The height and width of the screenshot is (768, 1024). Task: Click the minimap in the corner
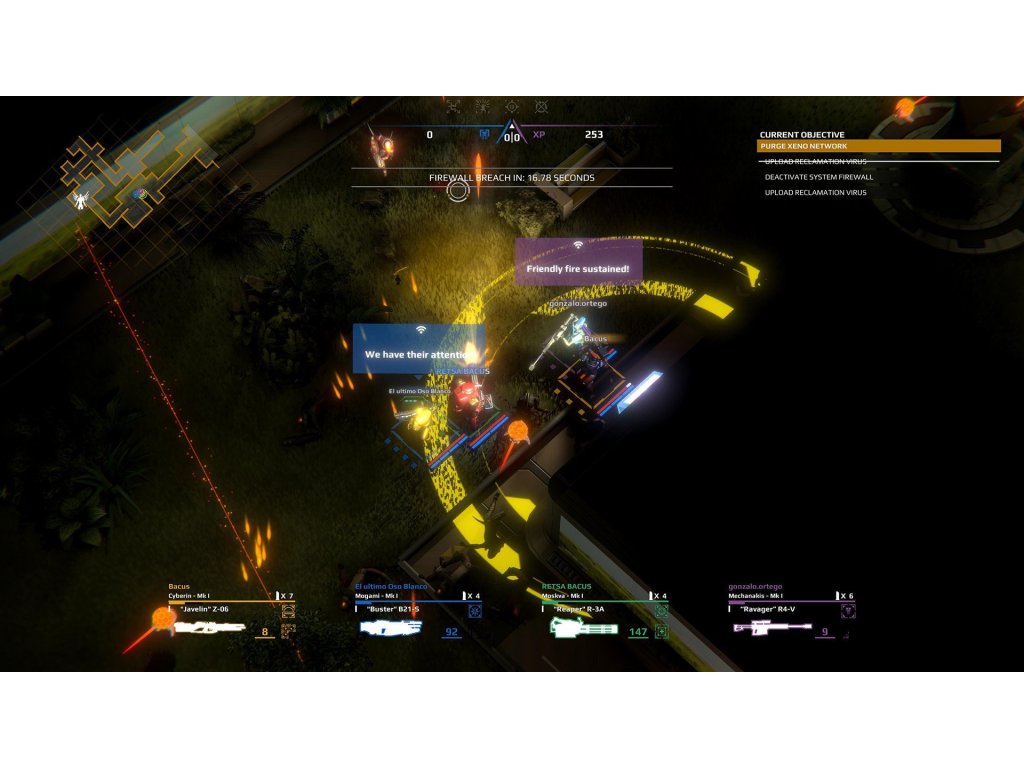coord(138,178)
